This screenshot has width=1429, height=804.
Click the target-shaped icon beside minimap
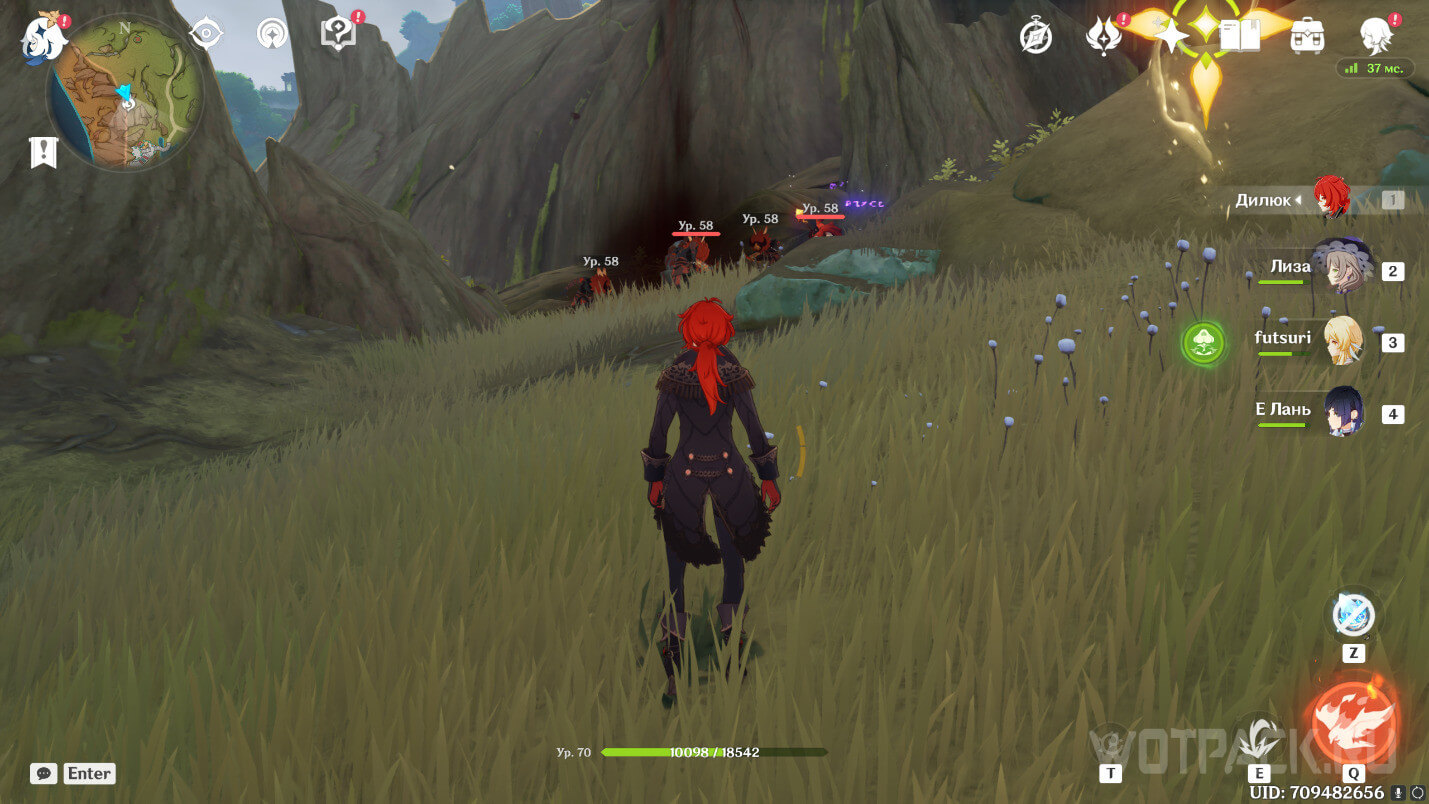pos(206,34)
